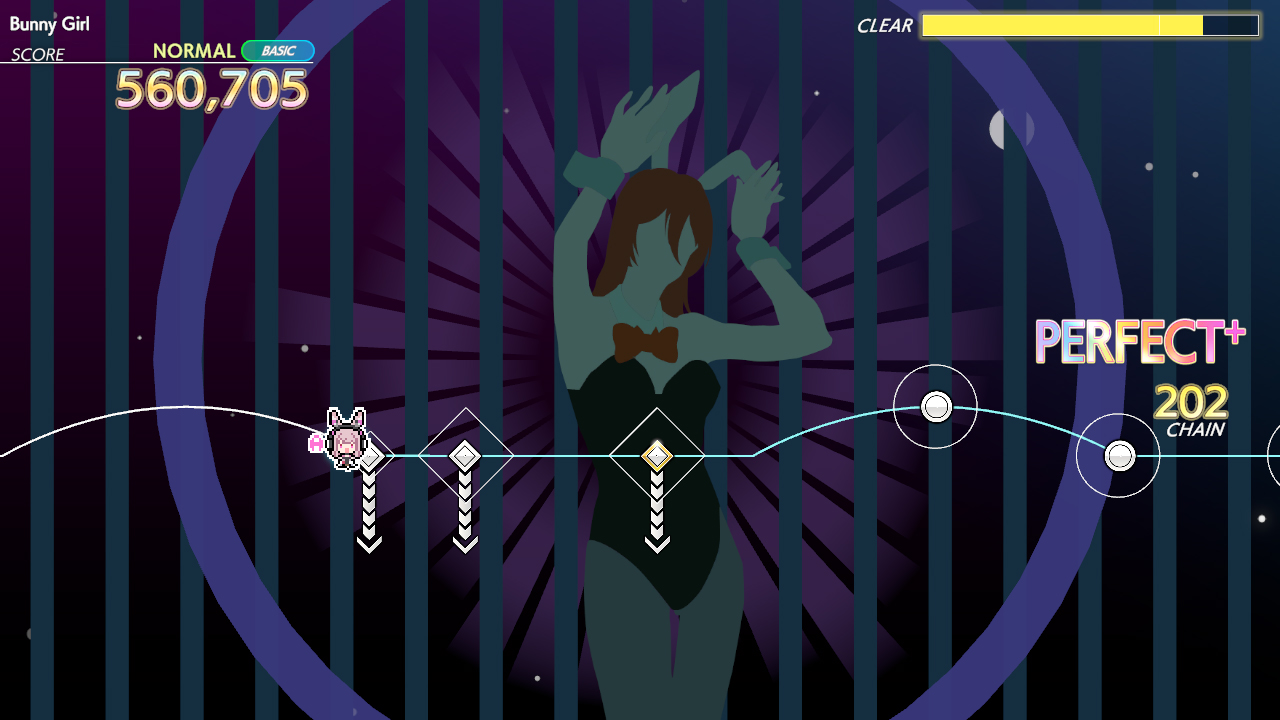Open the Bunny Girl song title
Image resolution: width=1280 pixels, height=720 pixels.
click(50, 24)
